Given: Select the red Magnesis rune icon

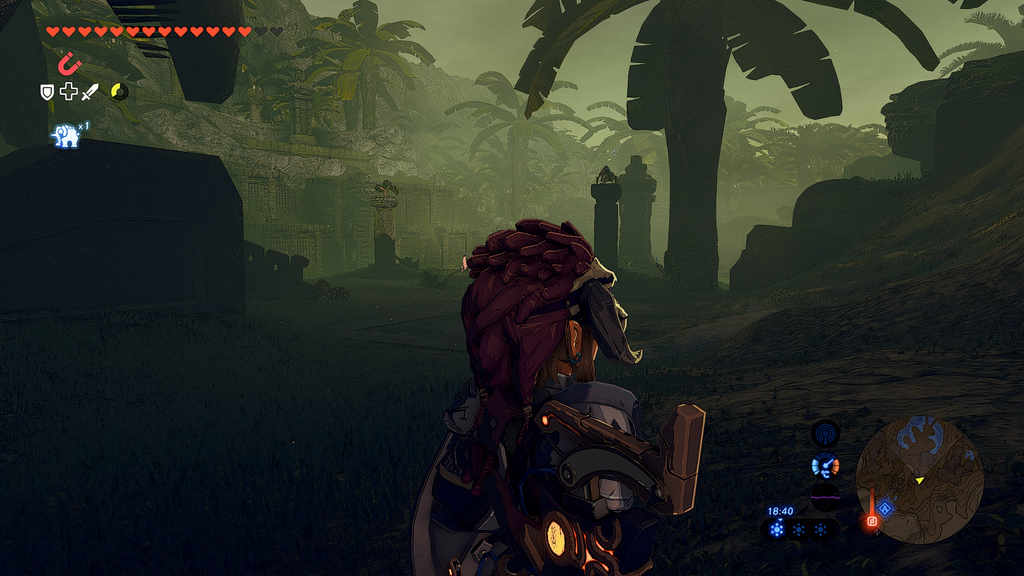Looking at the screenshot, I should coord(68,65).
